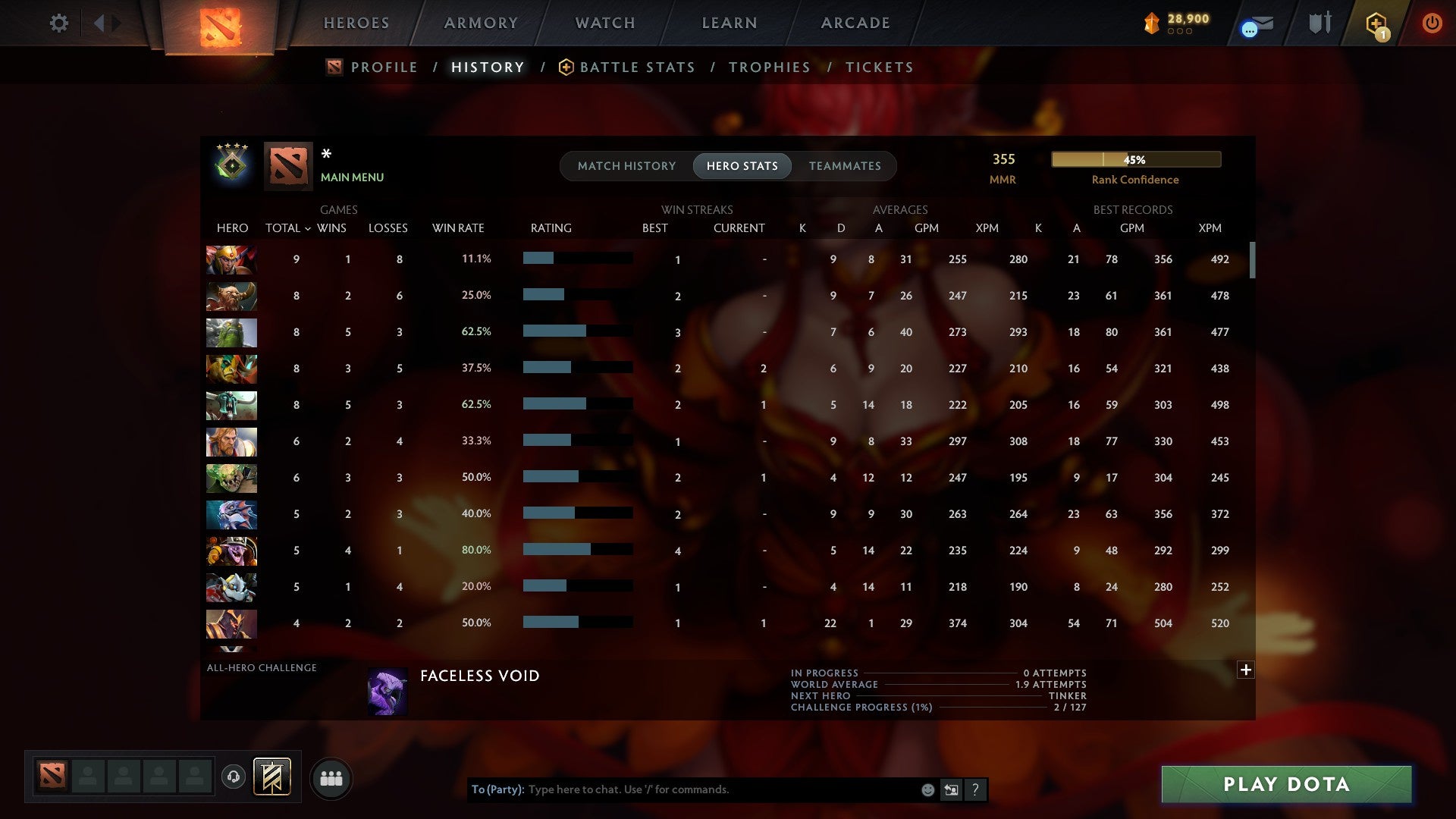Viewport: 1456px width, 819px height.
Task: Switch to the TEAMMATES tab
Action: [845, 165]
